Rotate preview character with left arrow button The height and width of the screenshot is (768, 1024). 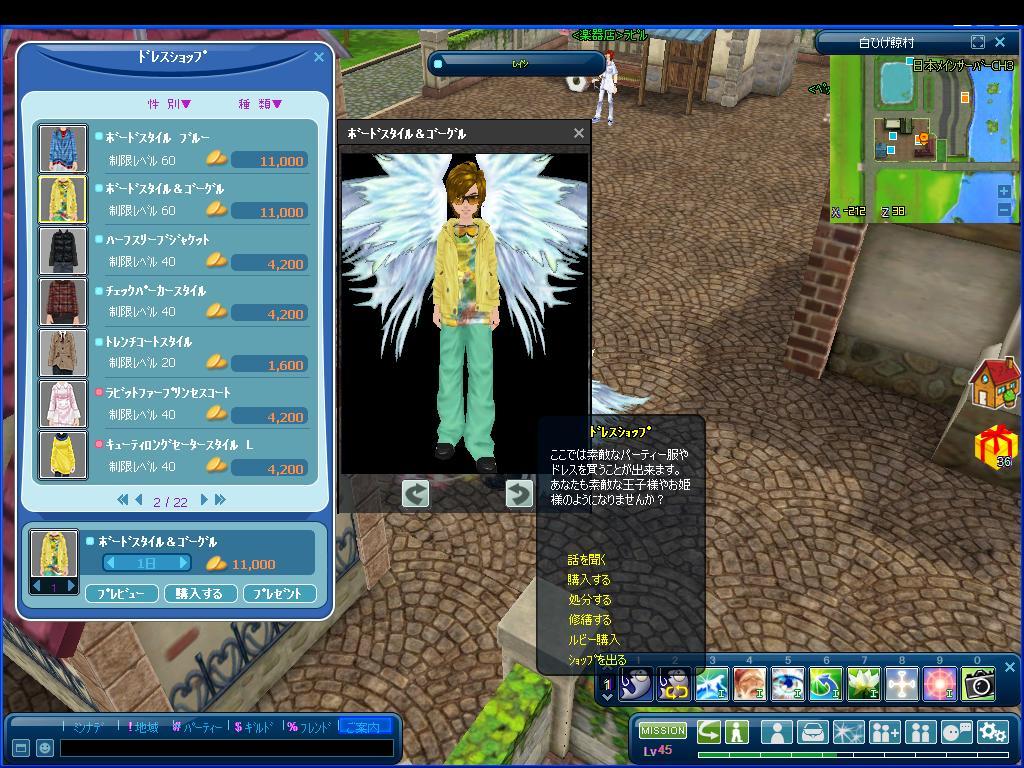[x=415, y=493]
